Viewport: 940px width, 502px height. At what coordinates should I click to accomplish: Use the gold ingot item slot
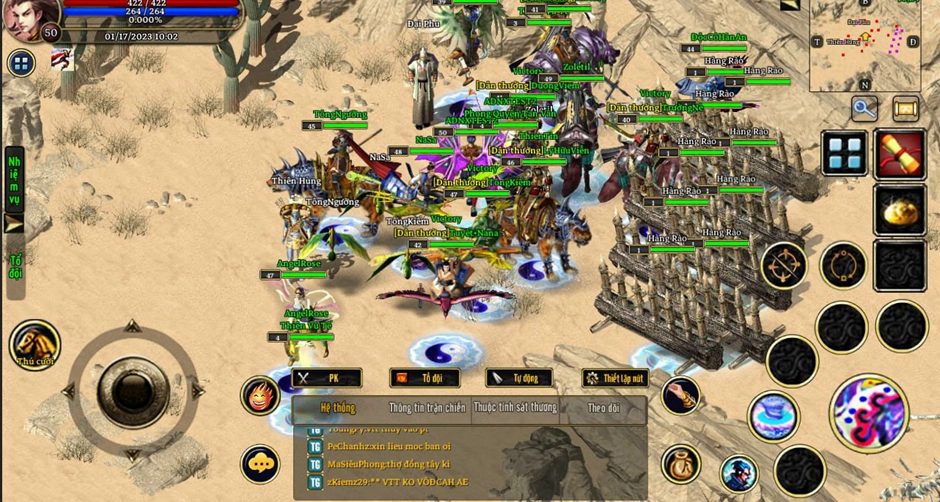(899, 209)
